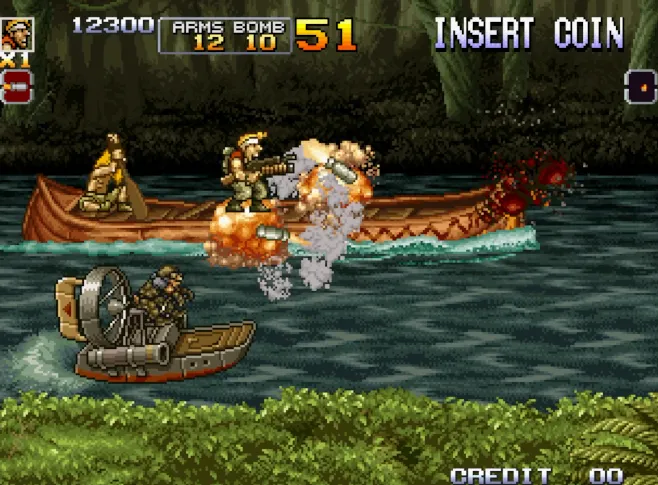Select the INSERT COIN player two prompt
The height and width of the screenshot is (485, 658).
[x=529, y=34]
